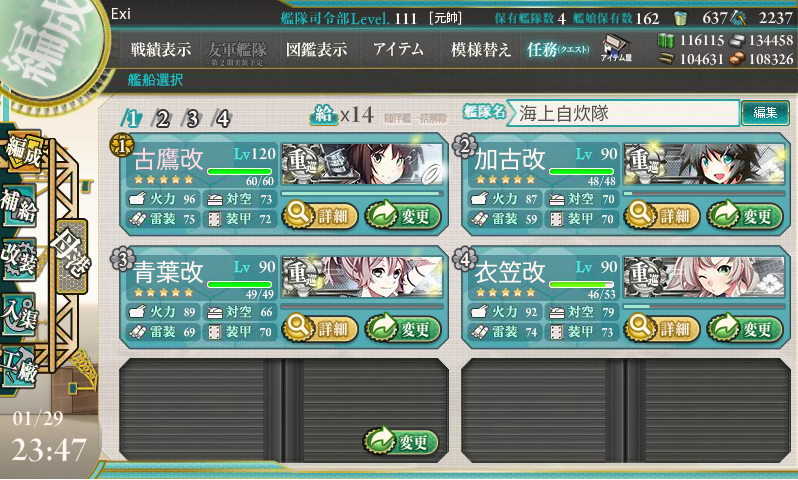
Task: Open the アイテム item menu
Action: 397,49
